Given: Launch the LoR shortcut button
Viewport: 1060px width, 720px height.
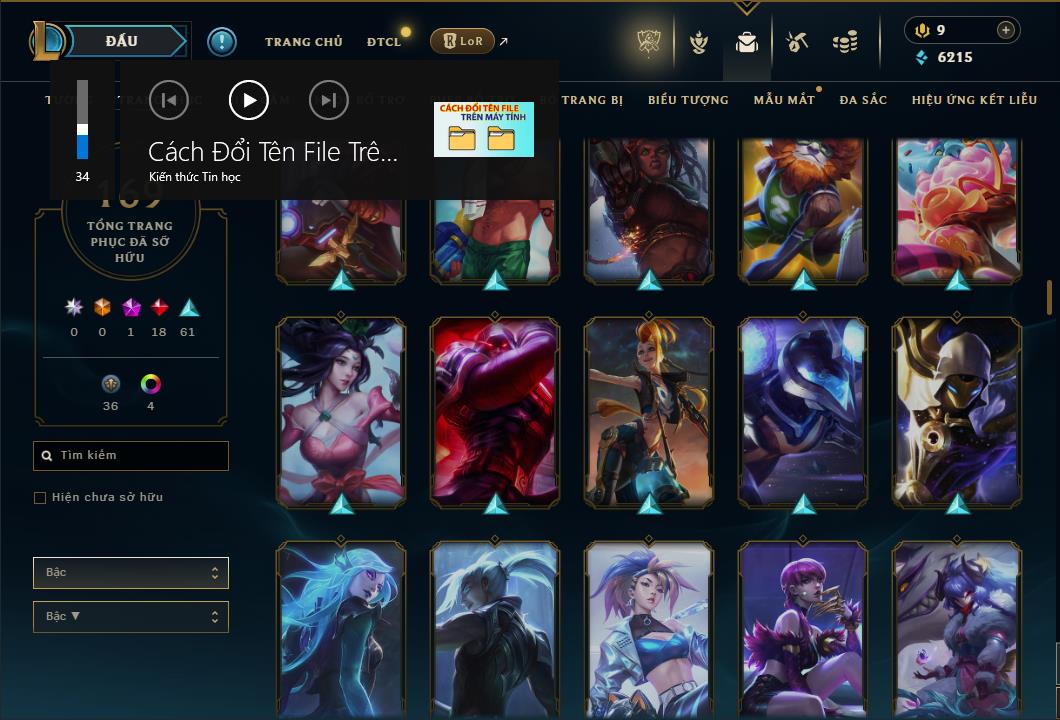Looking at the screenshot, I should coord(462,41).
